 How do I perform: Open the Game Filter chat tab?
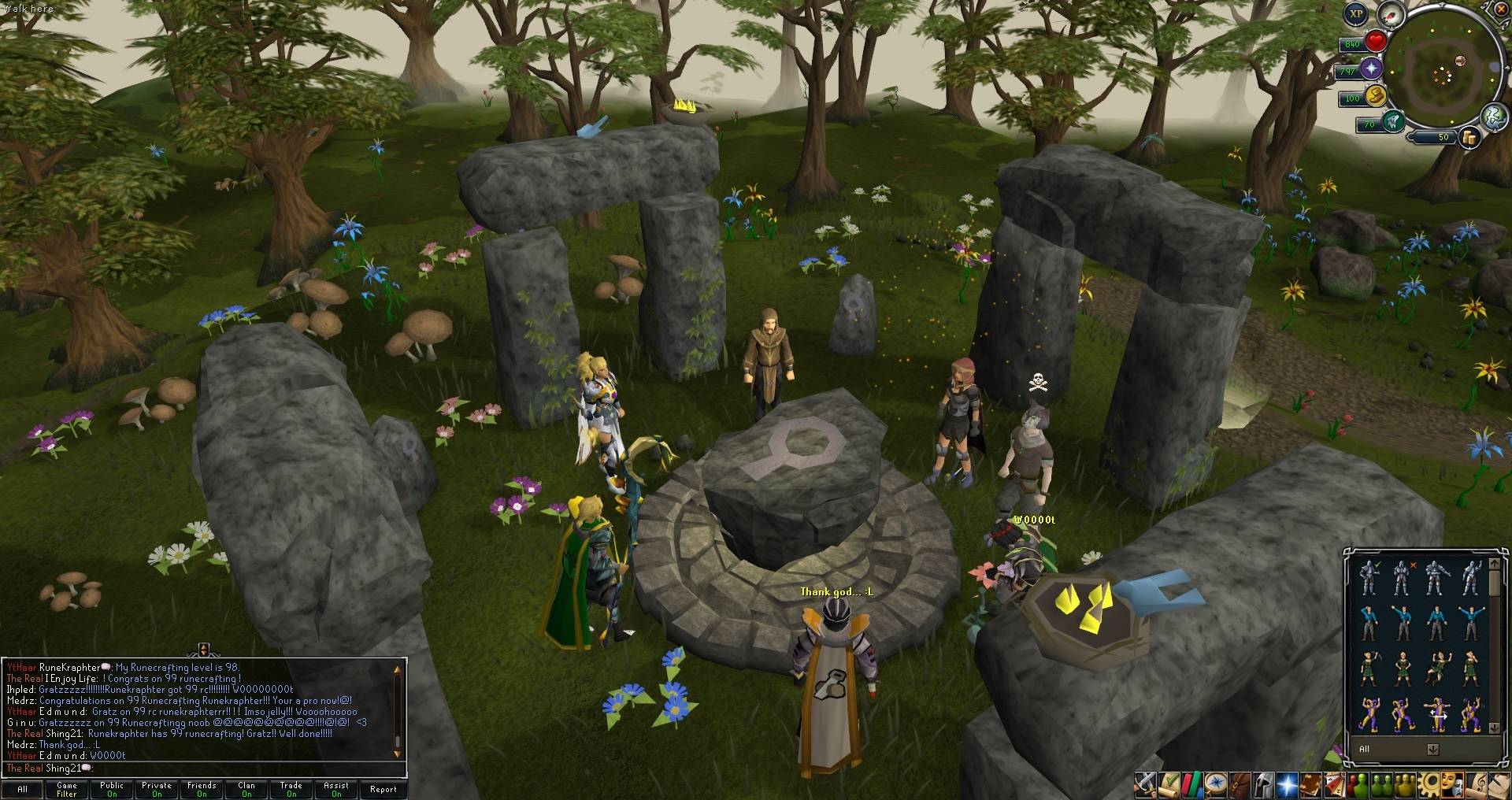click(67, 789)
